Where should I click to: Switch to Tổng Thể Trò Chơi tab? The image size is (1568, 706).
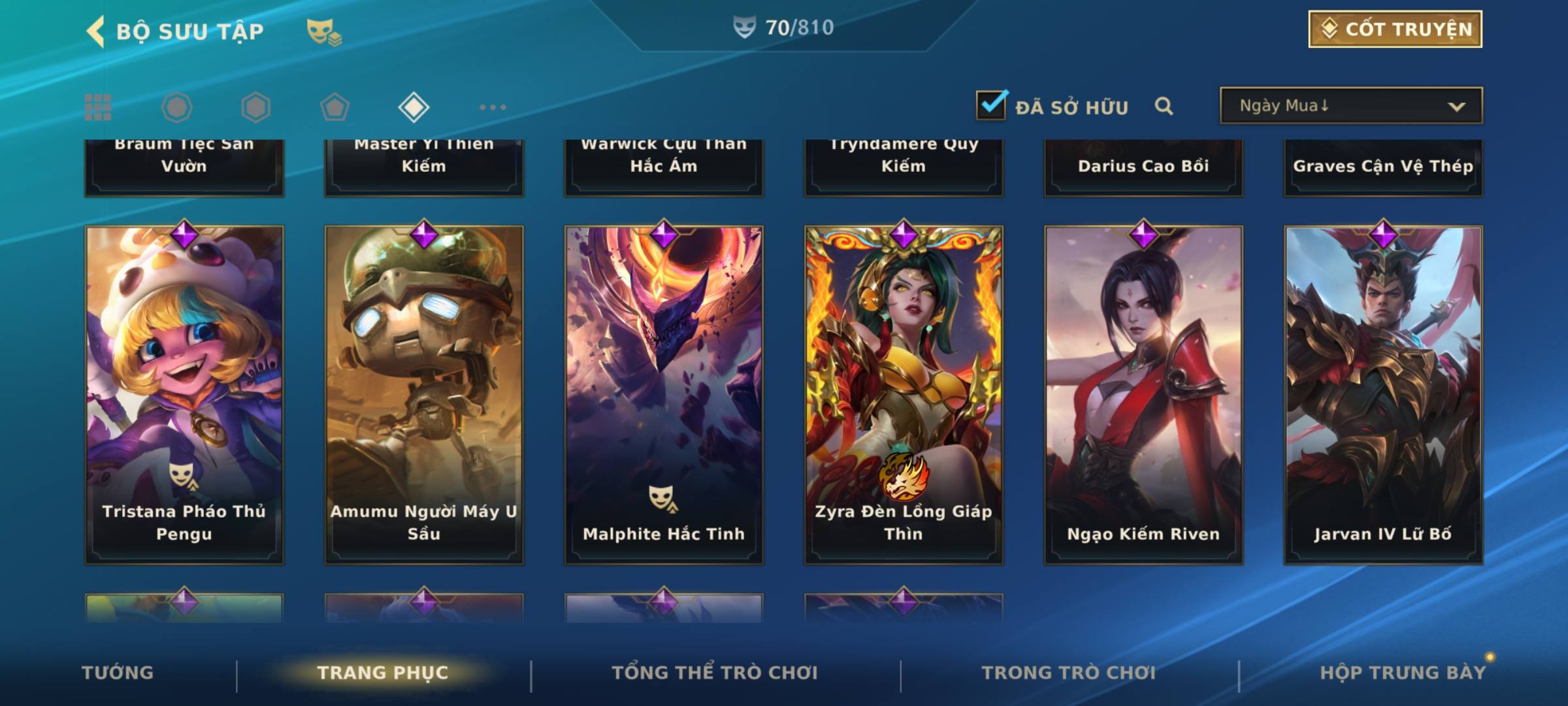[715, 673]
